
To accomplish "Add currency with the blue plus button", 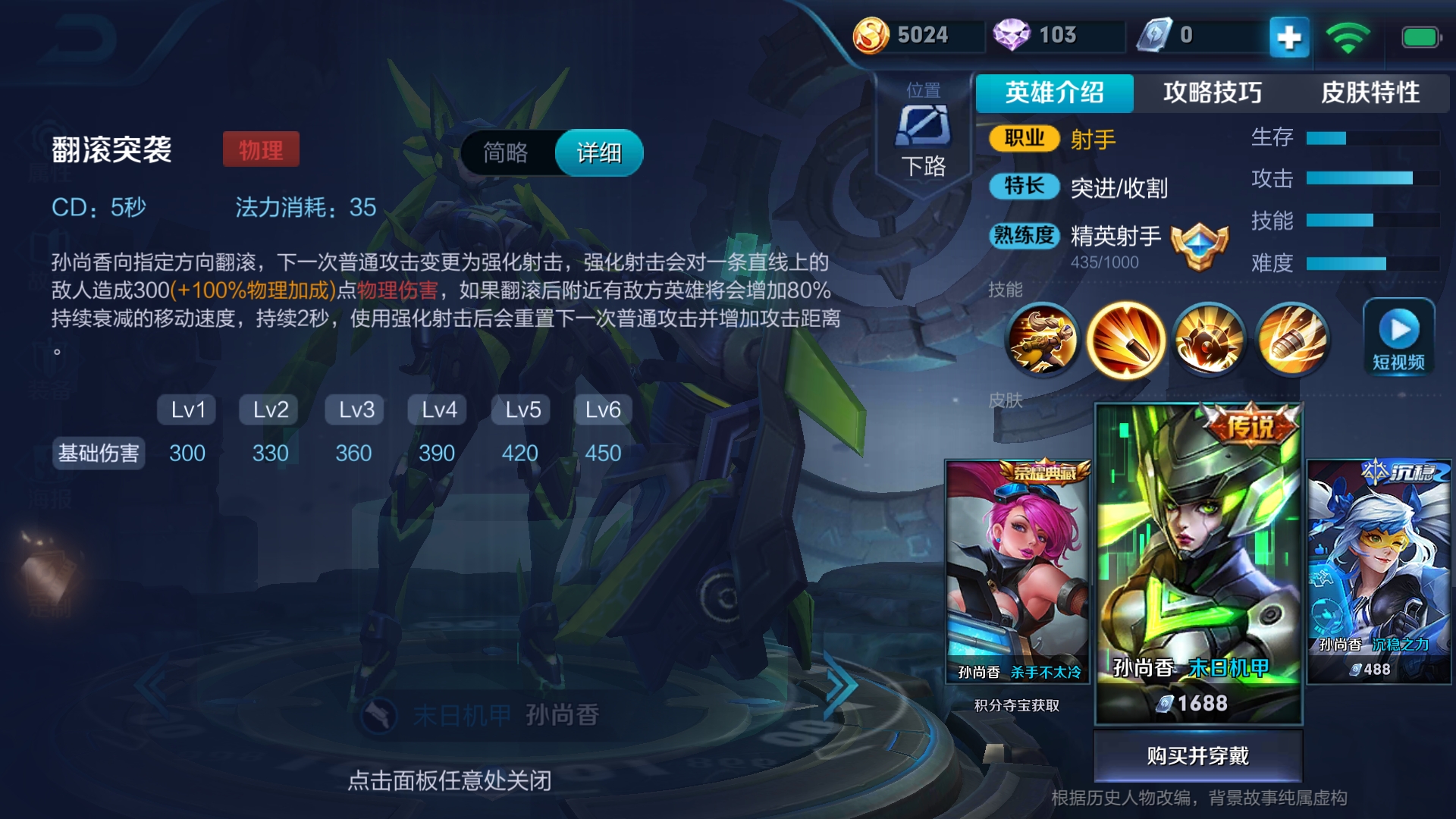I will [x=1288, y=36].
